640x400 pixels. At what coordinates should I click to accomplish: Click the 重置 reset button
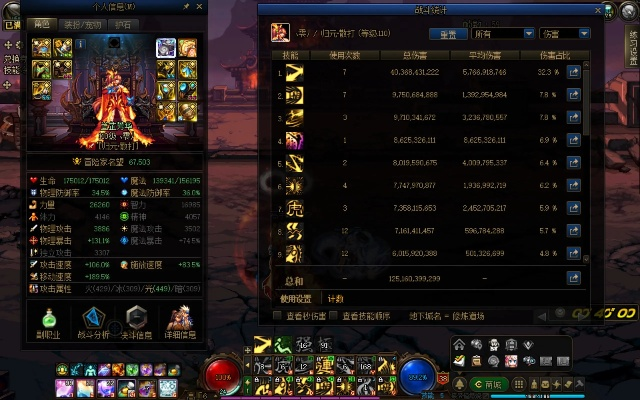click(x=447, y=33)
